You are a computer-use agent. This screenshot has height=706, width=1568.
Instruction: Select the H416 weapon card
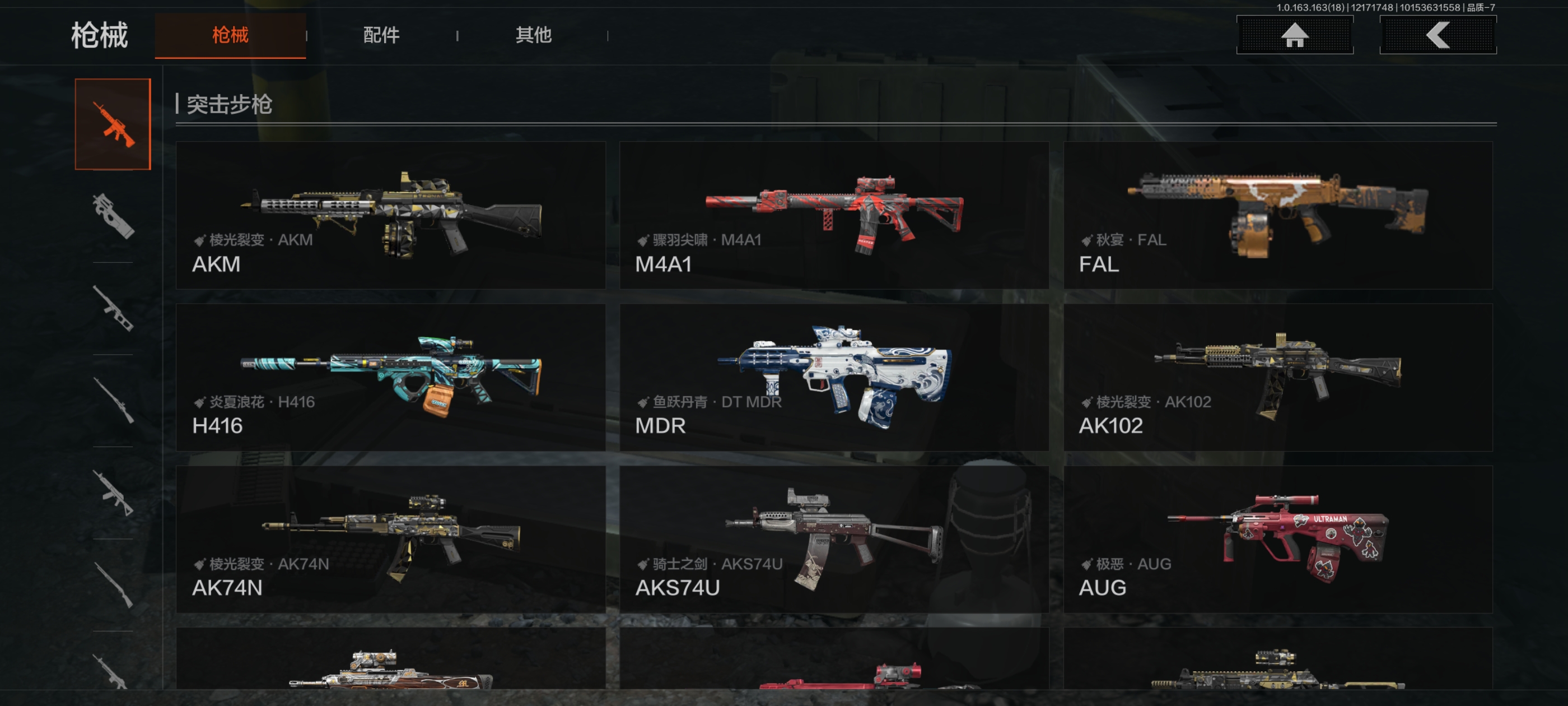[x=390, y=377]
